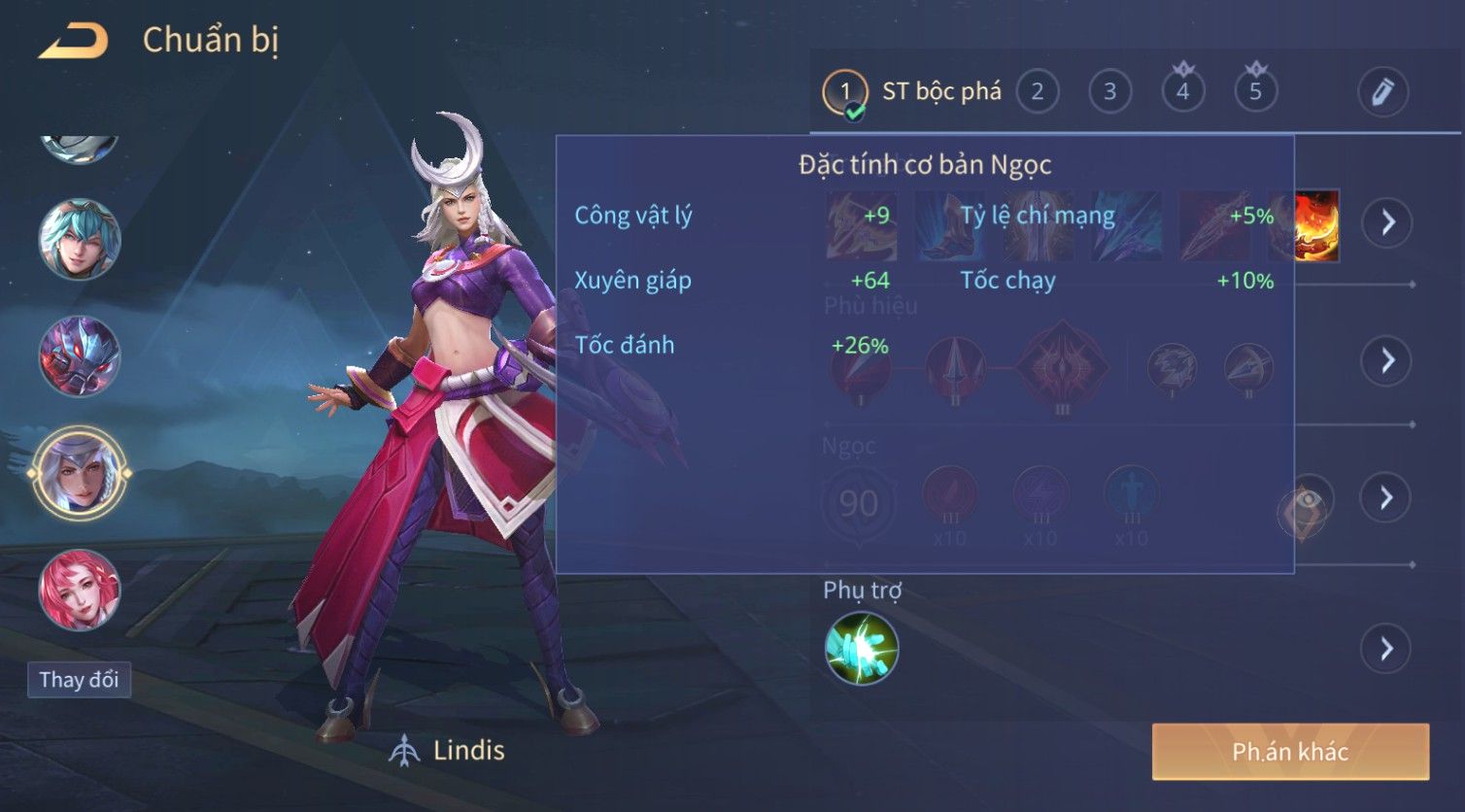Select the green Phụ trợ spell icon
Screen dimensions: 1465x812
862,648
